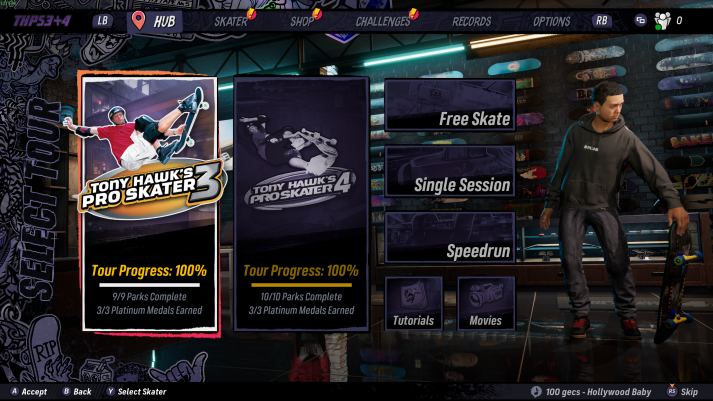Image resolution: width=713 pixels, height=401 pixels.
Task: Open the friends list icon
Action: [x=662, y=20]
